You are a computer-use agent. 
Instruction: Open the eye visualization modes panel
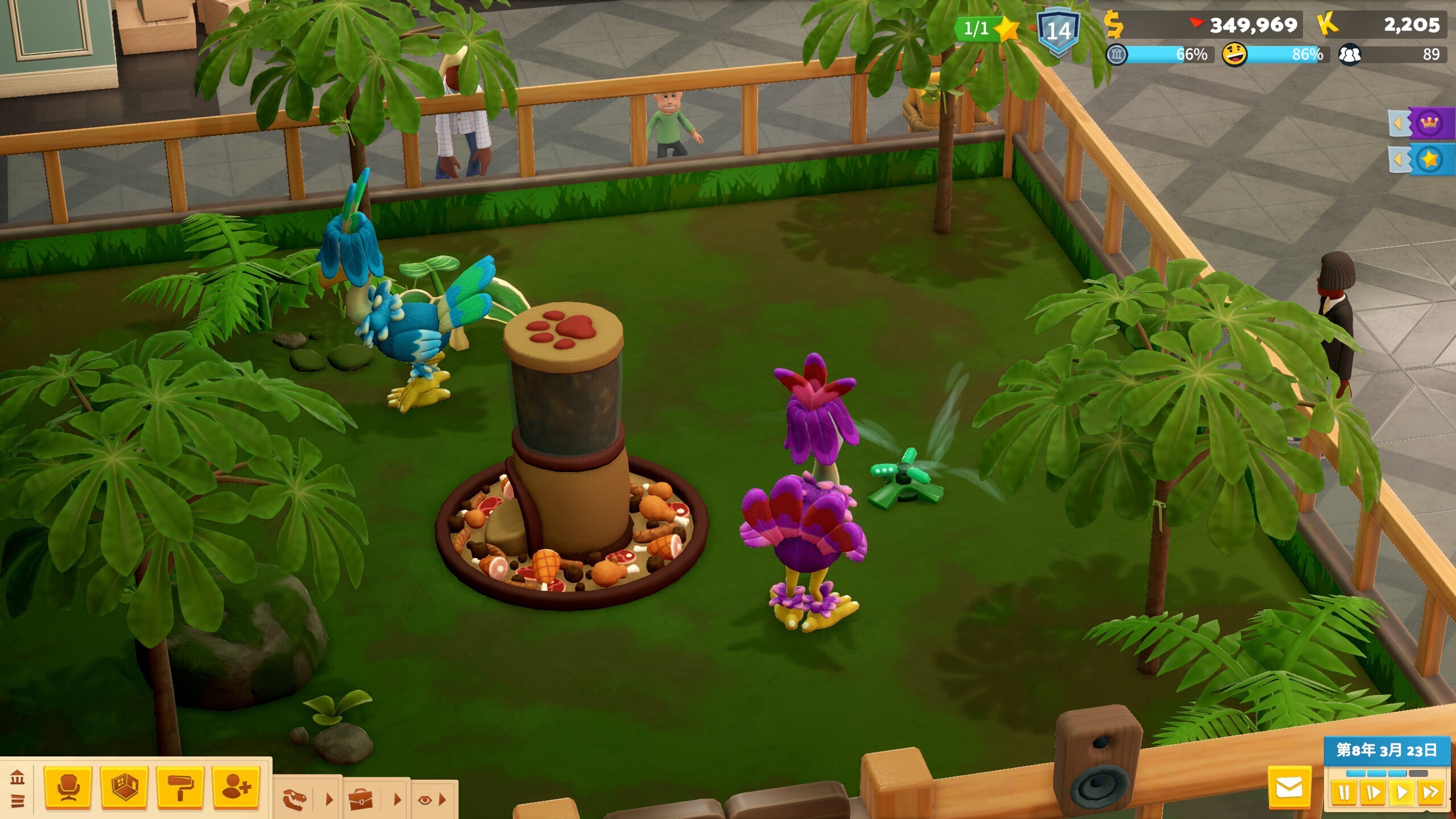point(425,800)
